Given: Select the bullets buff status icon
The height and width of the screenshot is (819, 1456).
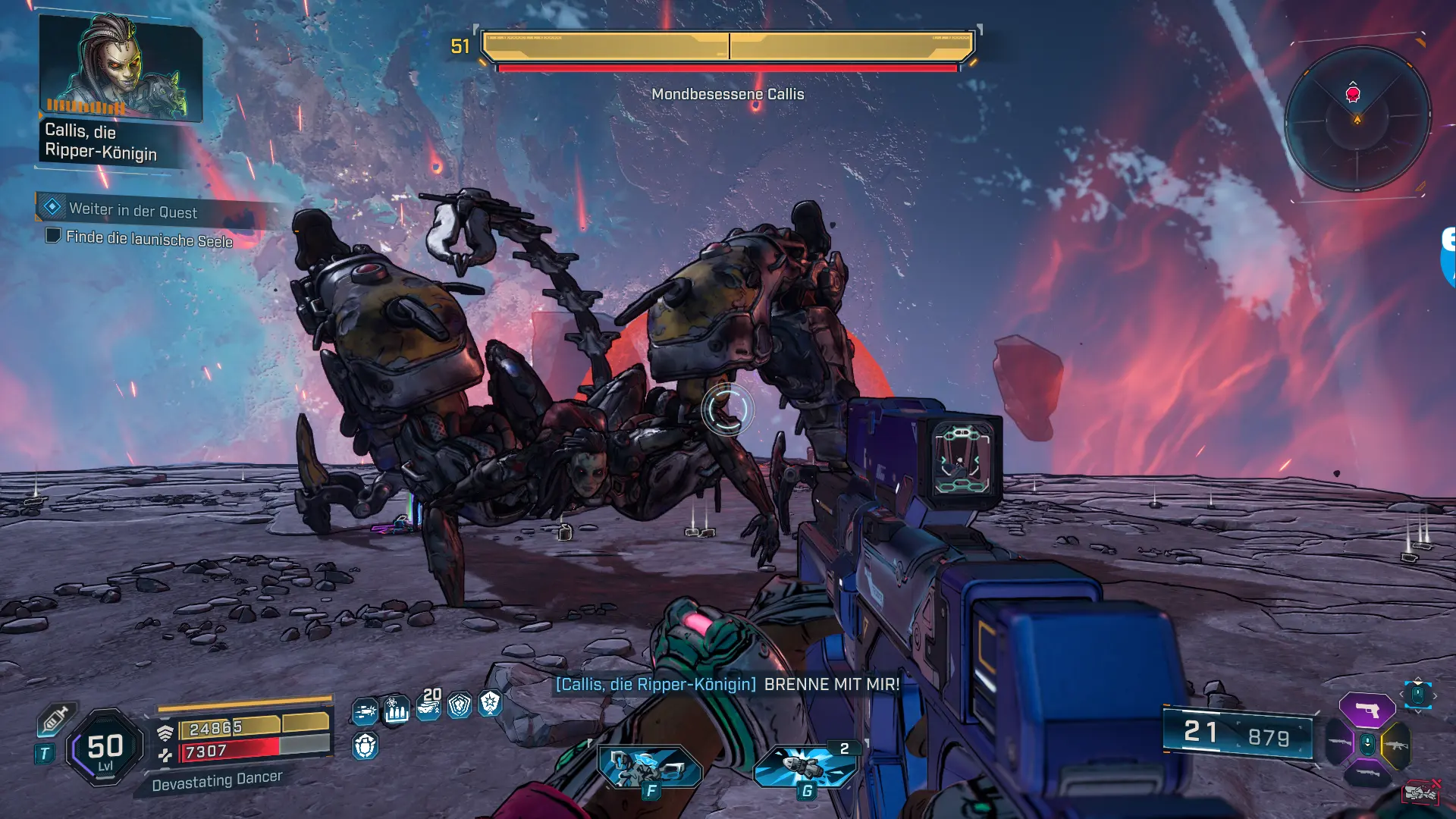Looking at the screenshot, I should click(366, 711).
